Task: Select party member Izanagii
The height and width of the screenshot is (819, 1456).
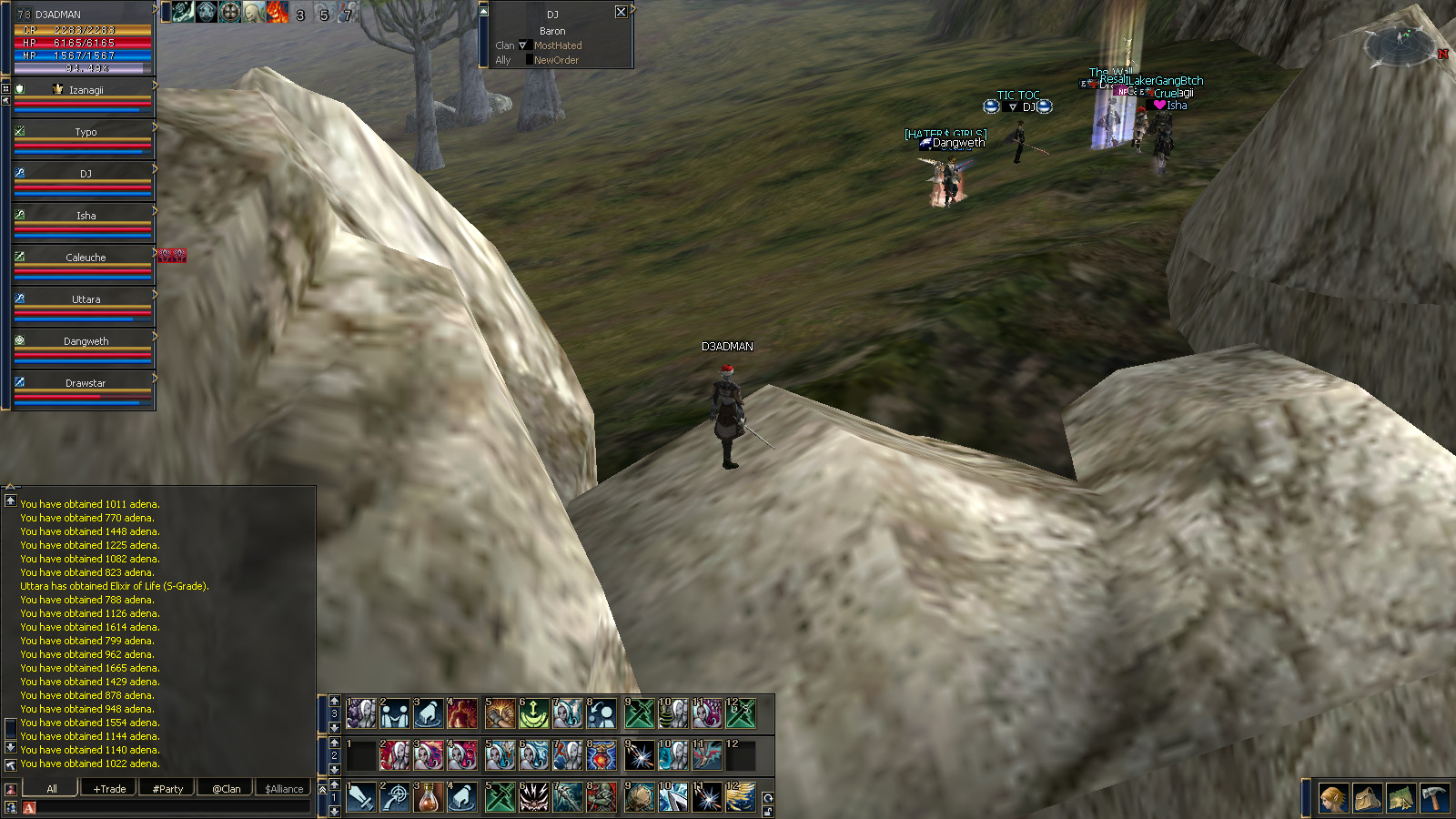Action: pyautogui.click(x=86, y=90)
